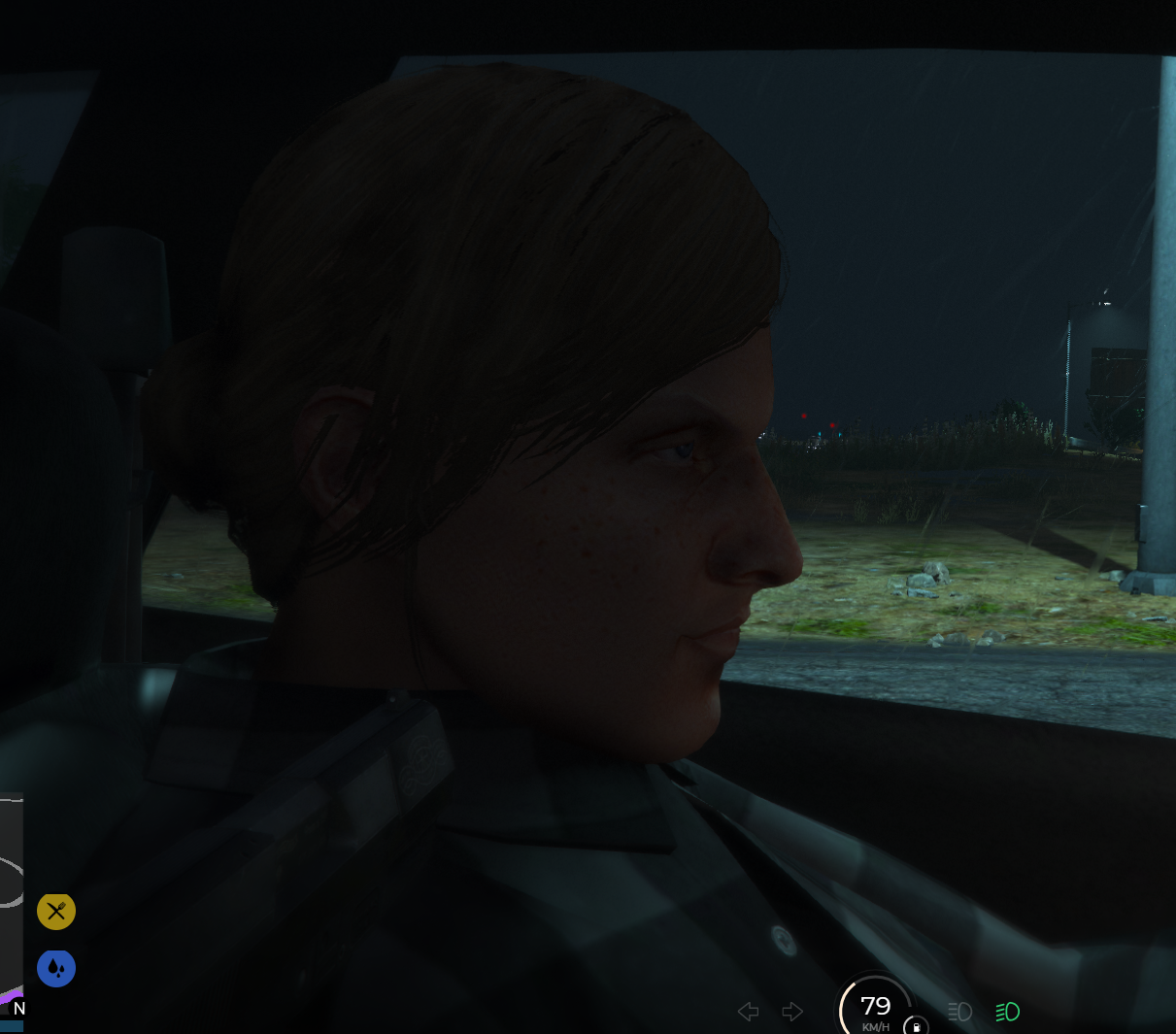The width and height of the screenshot is (1176, 1034).
Task: Click the fuel pump gauge icon
Action: [916, 1025]
